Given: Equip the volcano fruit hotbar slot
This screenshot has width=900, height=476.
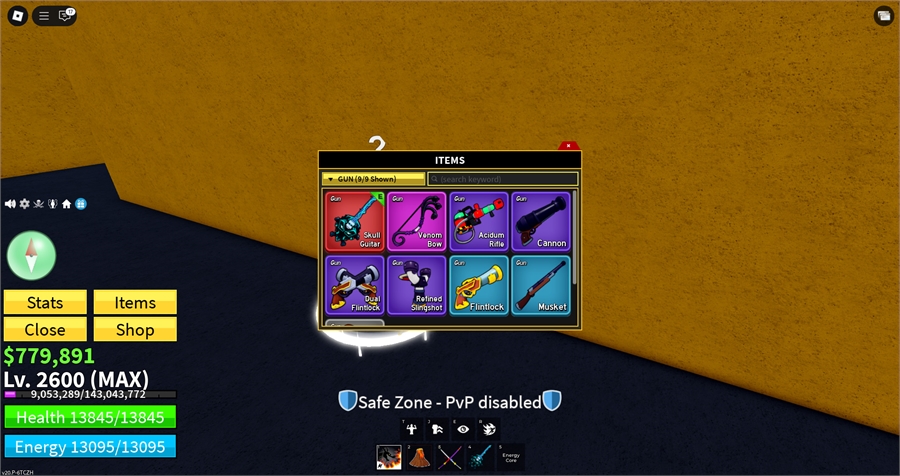Looking at the screenshot, I should pos(416,458).
